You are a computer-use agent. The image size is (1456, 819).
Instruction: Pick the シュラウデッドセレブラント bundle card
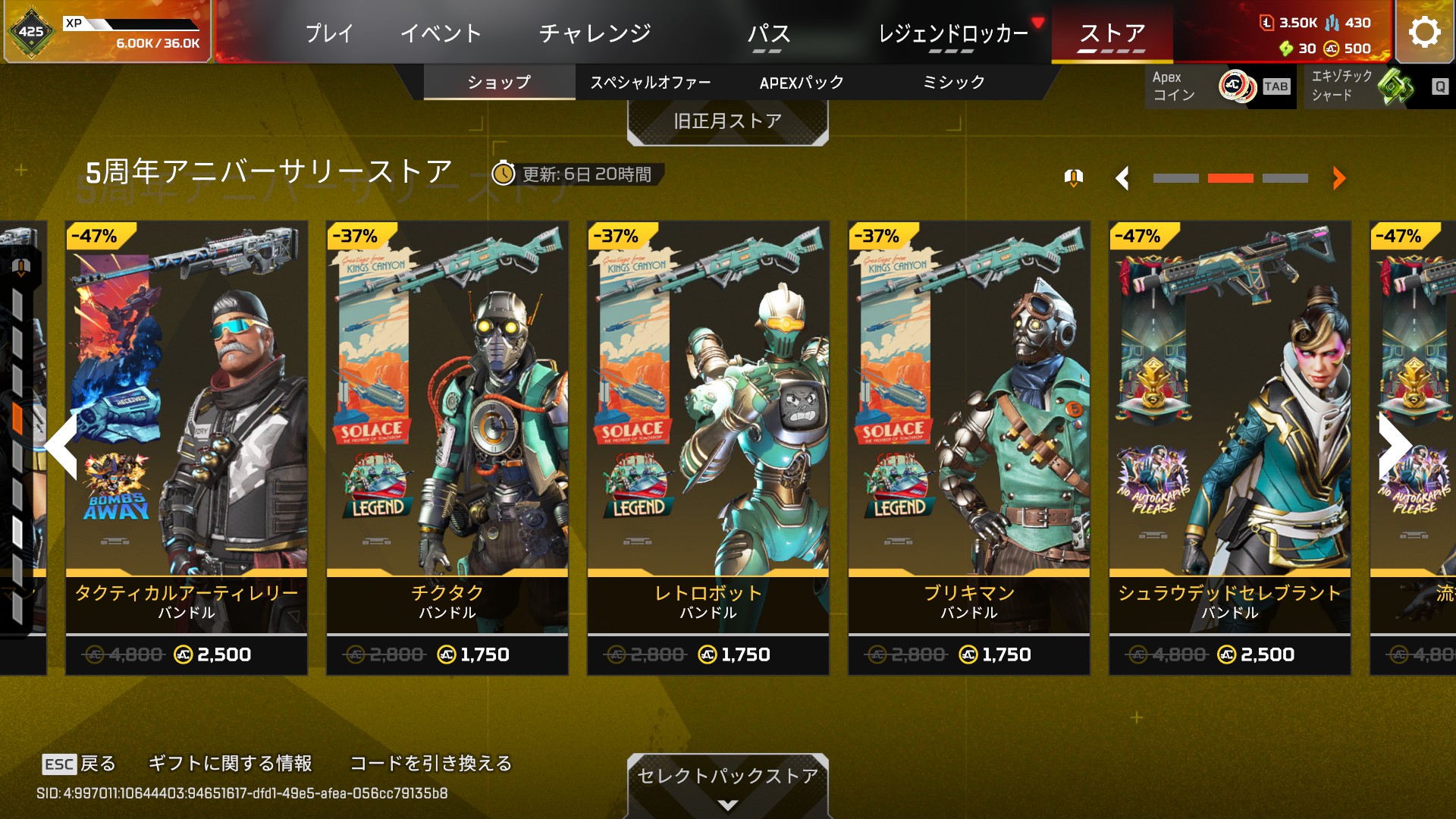click(1230, 447)
